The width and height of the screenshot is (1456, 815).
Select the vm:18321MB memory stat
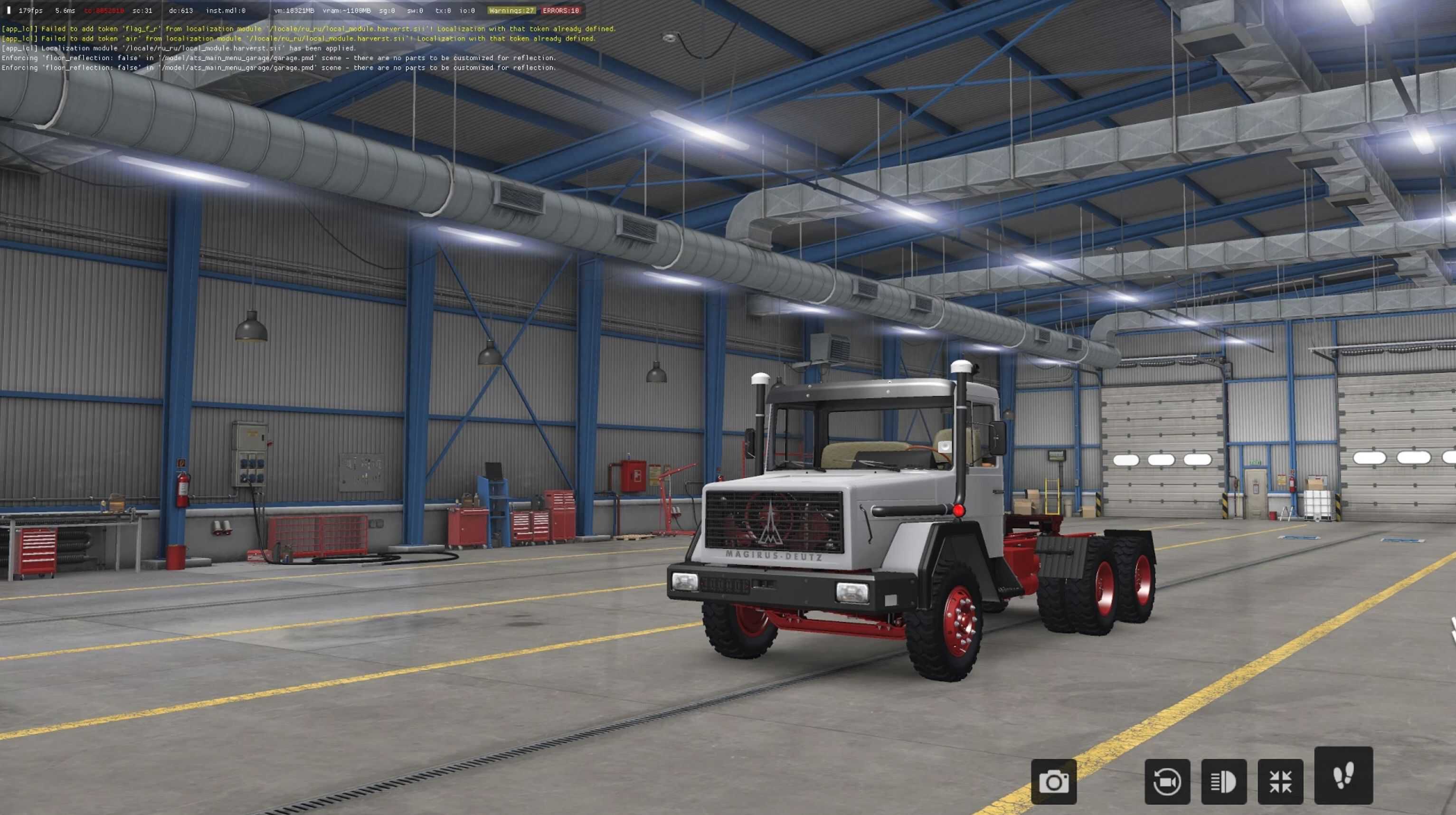coord(294,9)
